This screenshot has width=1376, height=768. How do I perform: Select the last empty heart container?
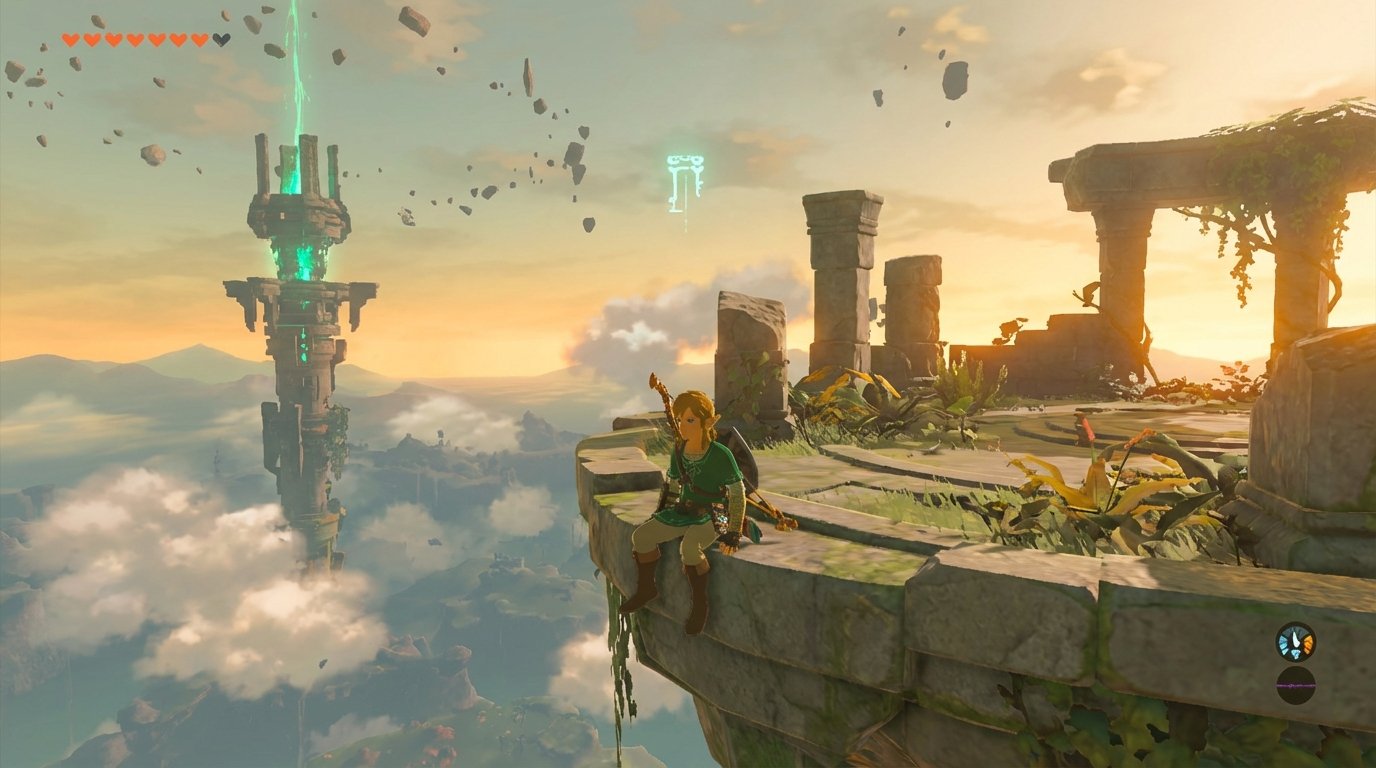pos(221,39)
